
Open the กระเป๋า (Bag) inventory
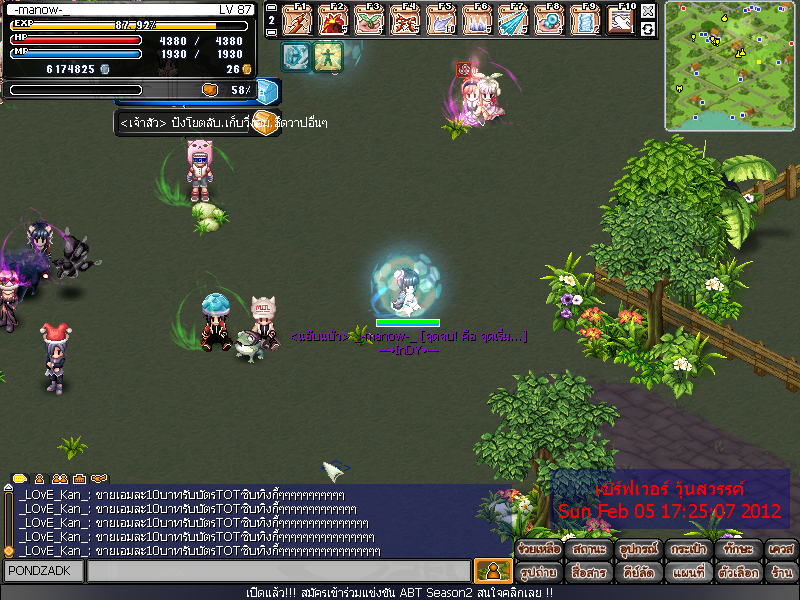687,549
